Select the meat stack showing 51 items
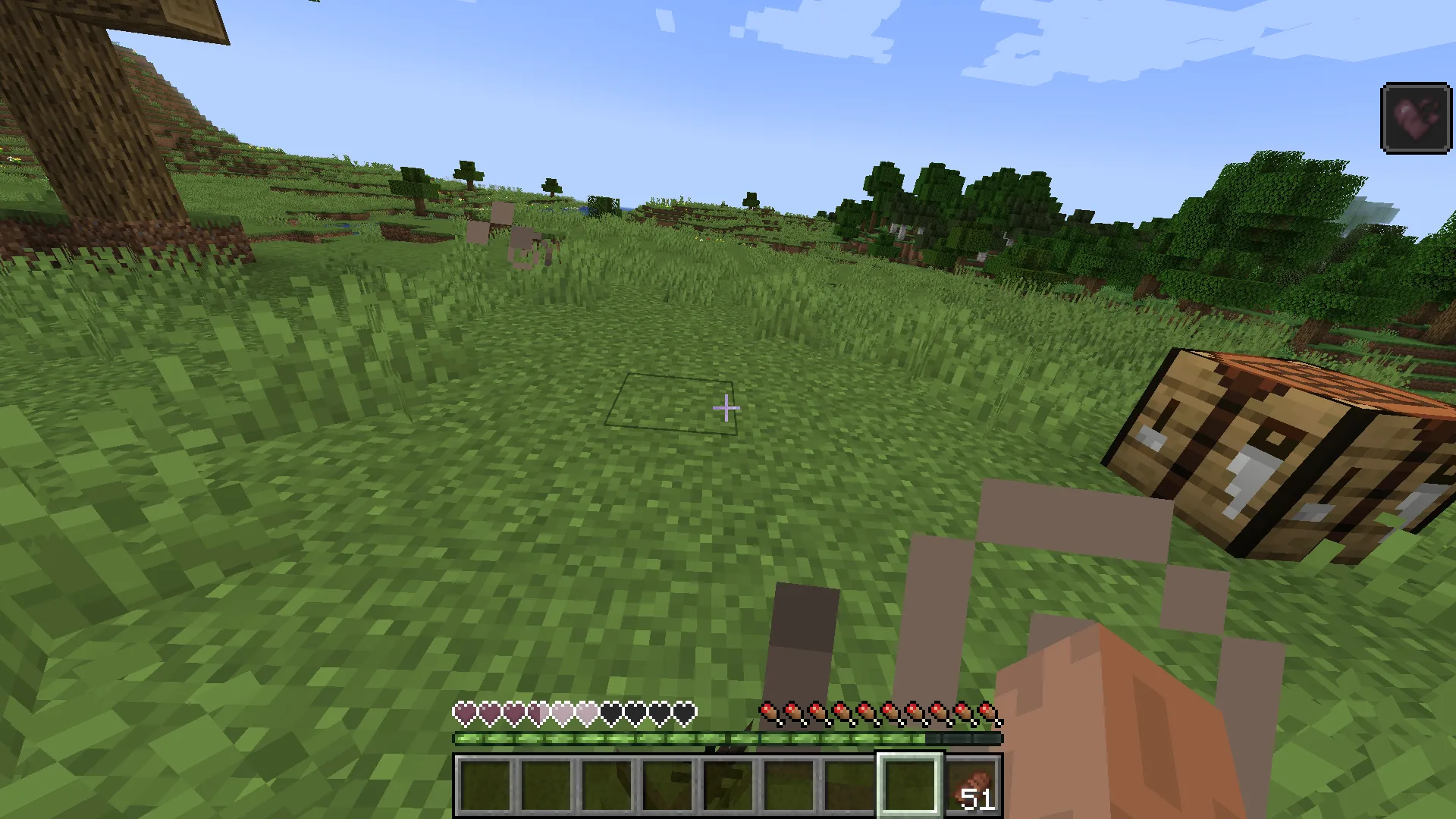The image size is (1456, 819). point(973,785)
